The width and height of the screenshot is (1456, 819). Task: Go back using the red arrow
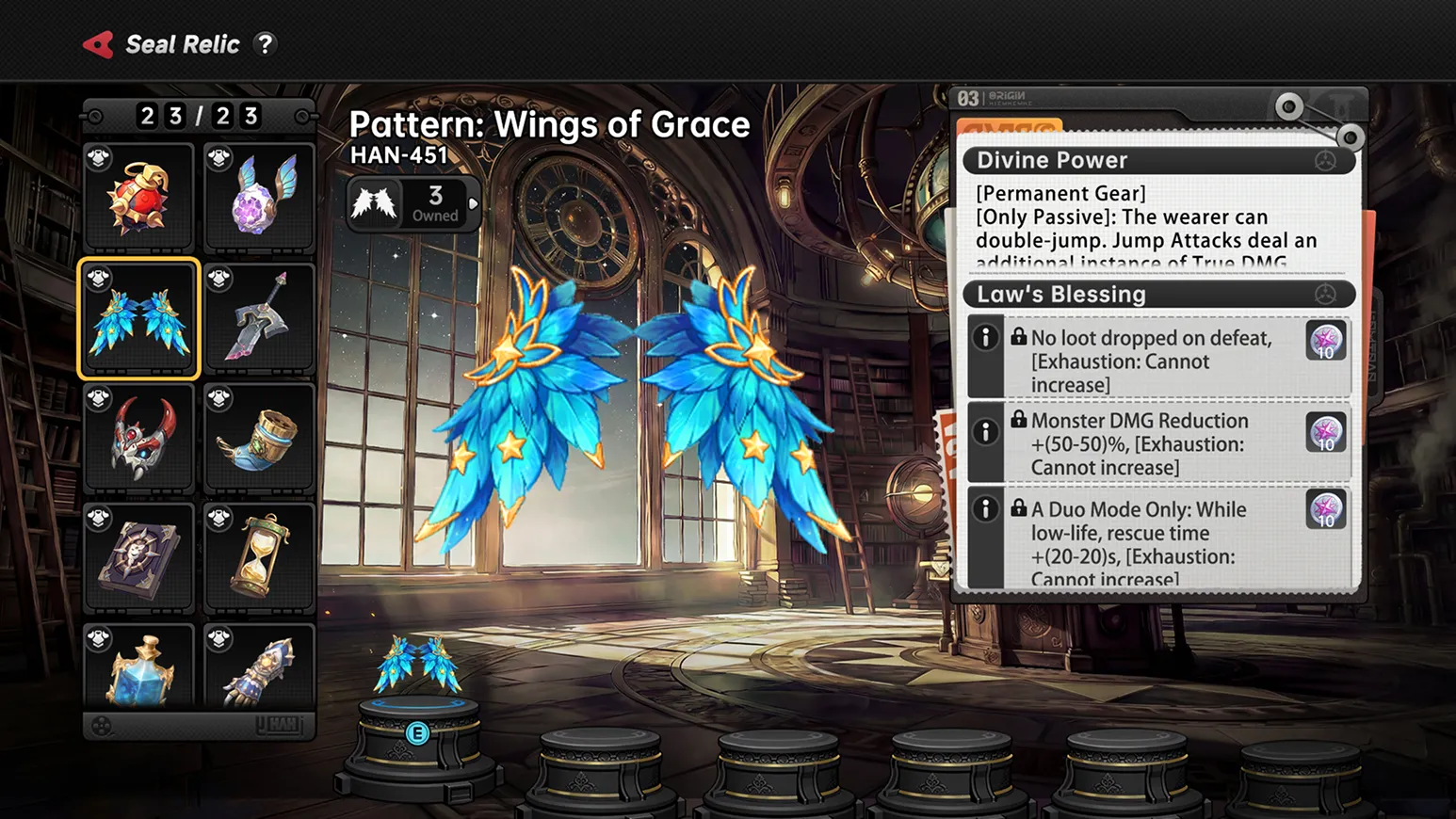(98, 44)
